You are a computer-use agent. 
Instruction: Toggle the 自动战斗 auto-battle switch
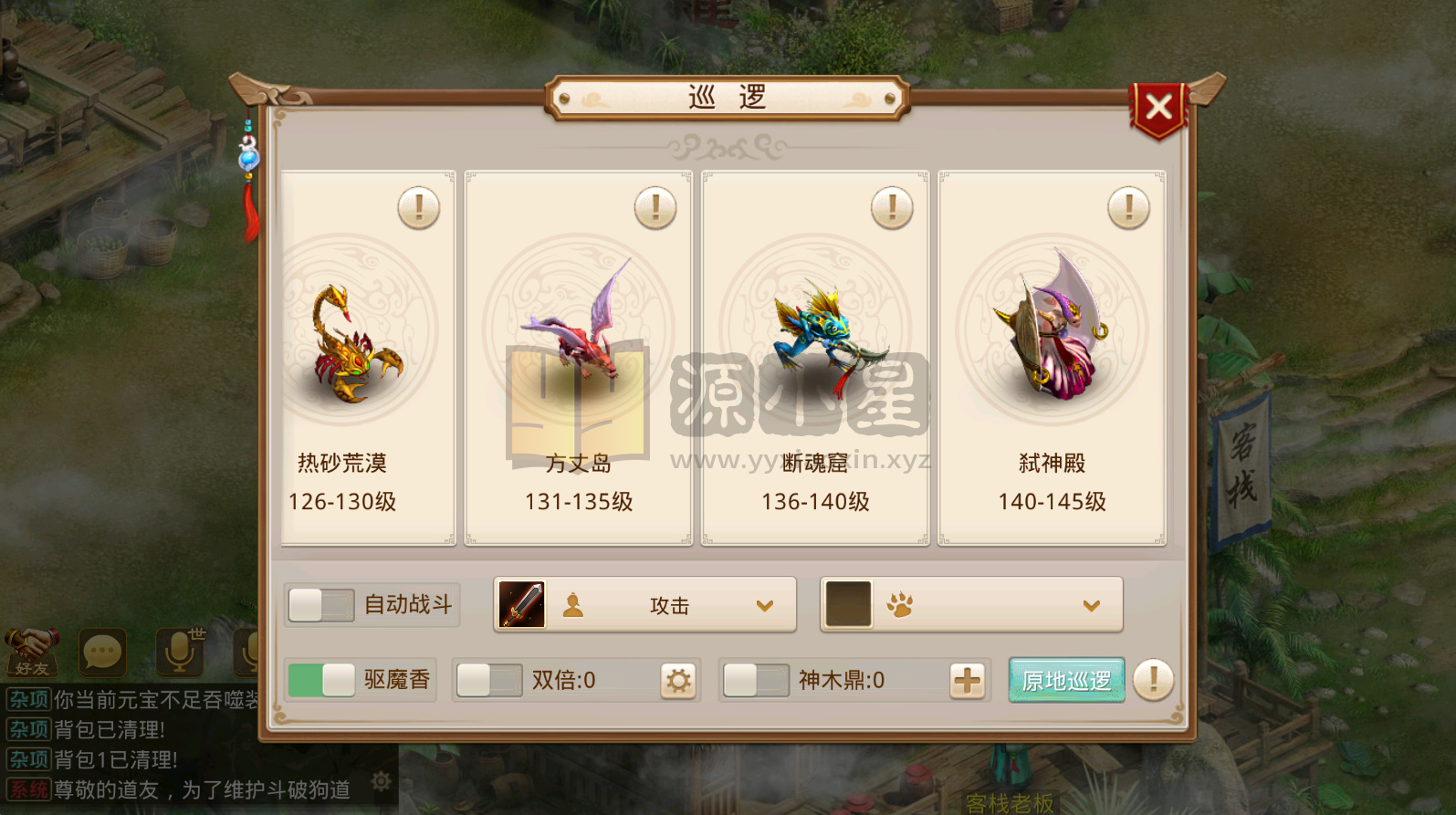pyautogui.click(x=321, y=605)
